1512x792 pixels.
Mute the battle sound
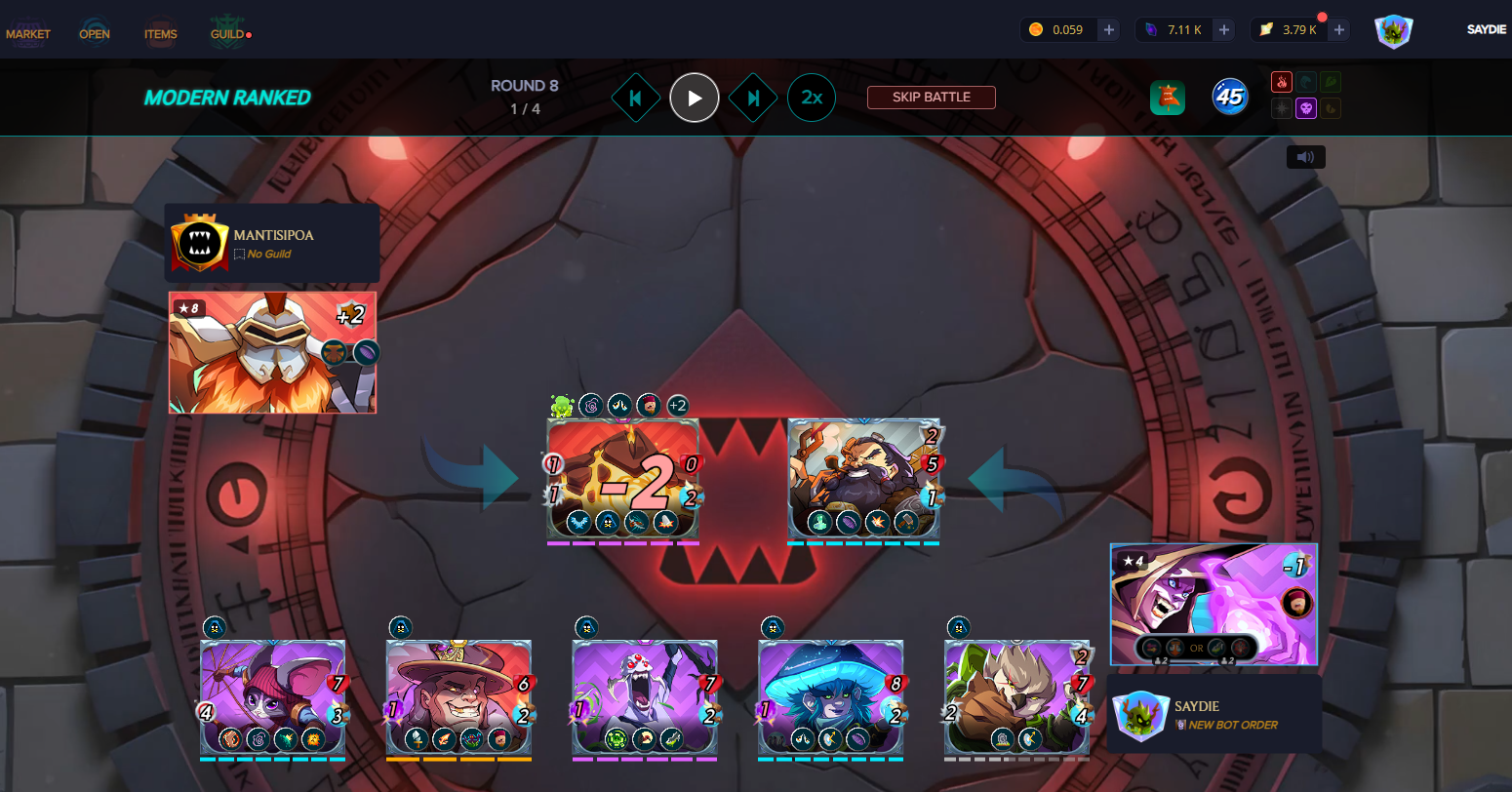click(1305, 157)
